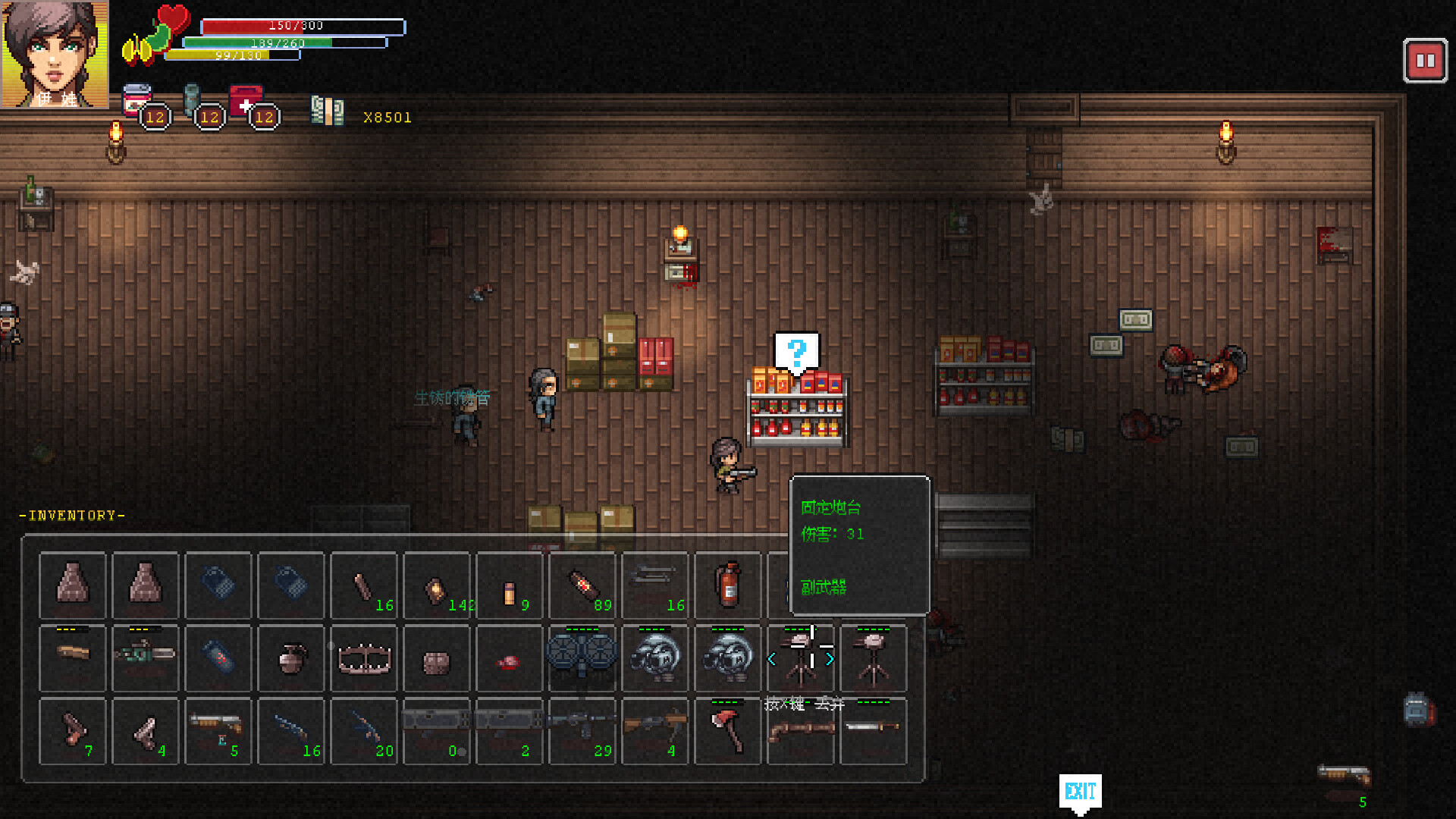
Task: Click the EXIT sign at the bottom
Action: click(1080, 791)
